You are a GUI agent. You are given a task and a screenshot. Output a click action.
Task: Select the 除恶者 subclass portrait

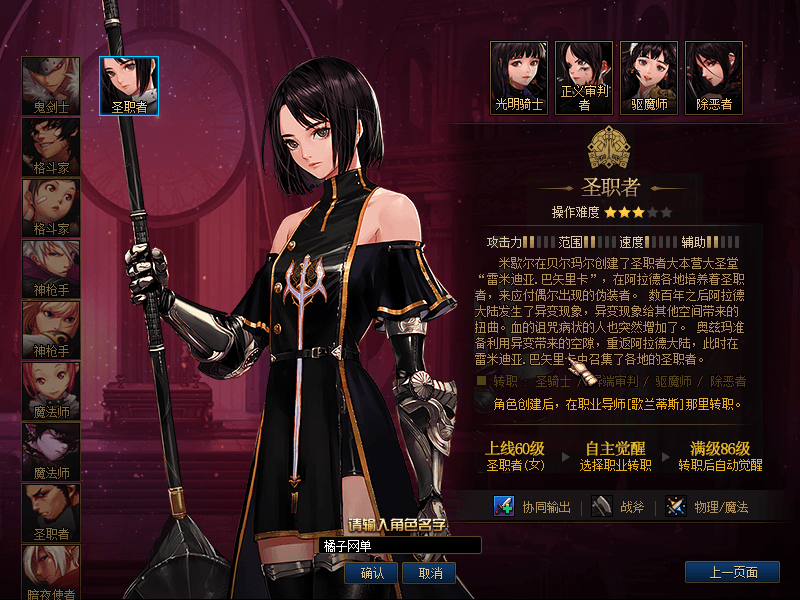[x=714, y=76]
